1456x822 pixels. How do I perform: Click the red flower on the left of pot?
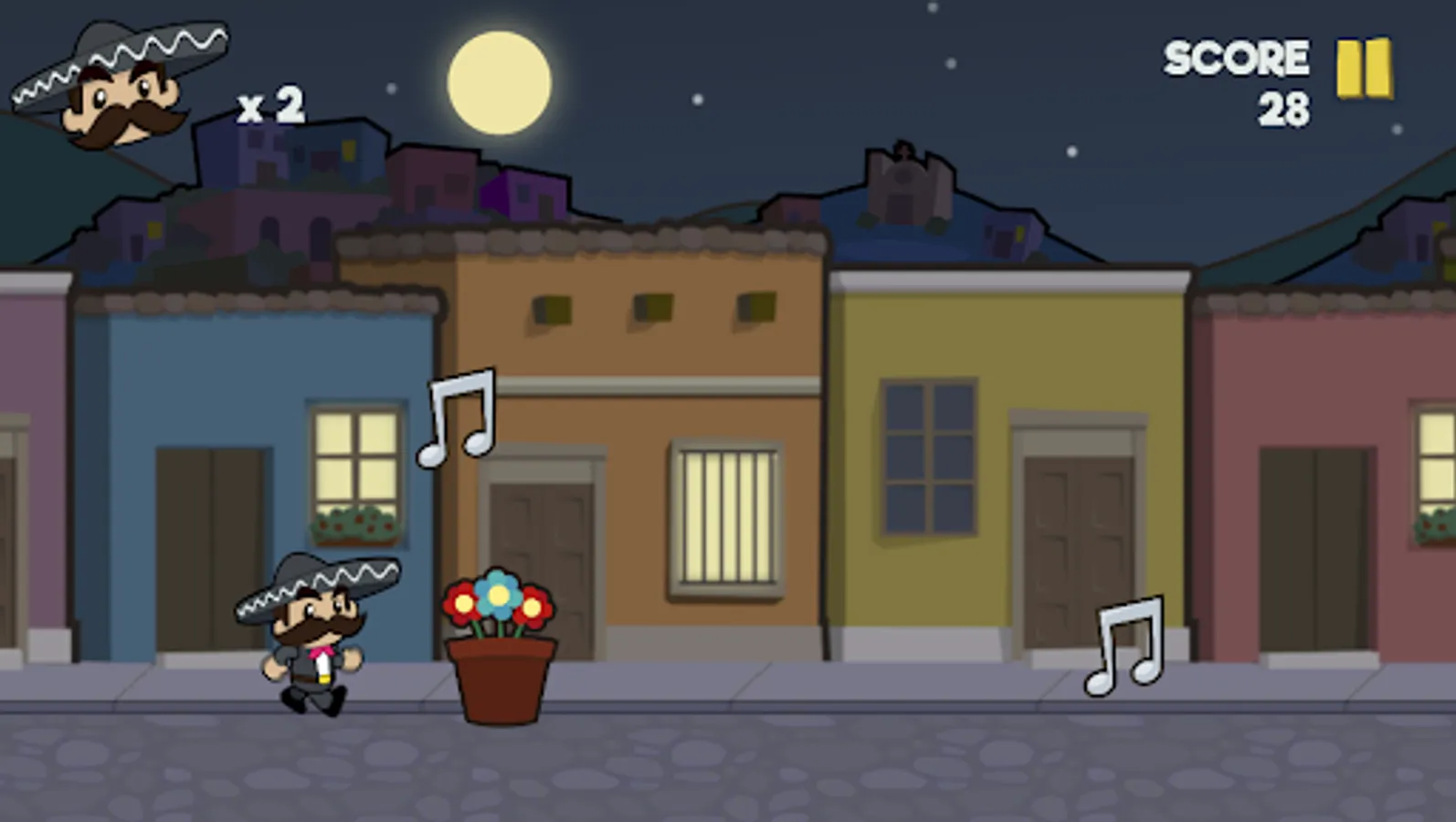click(461, 605)
